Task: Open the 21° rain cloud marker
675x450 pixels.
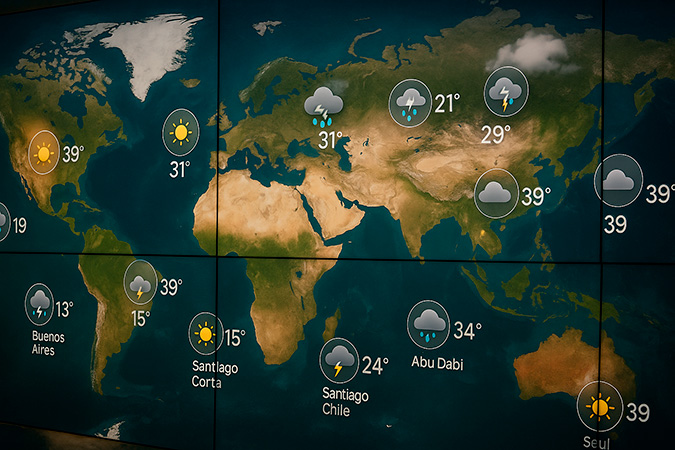Action: click(x=410, y=103)
